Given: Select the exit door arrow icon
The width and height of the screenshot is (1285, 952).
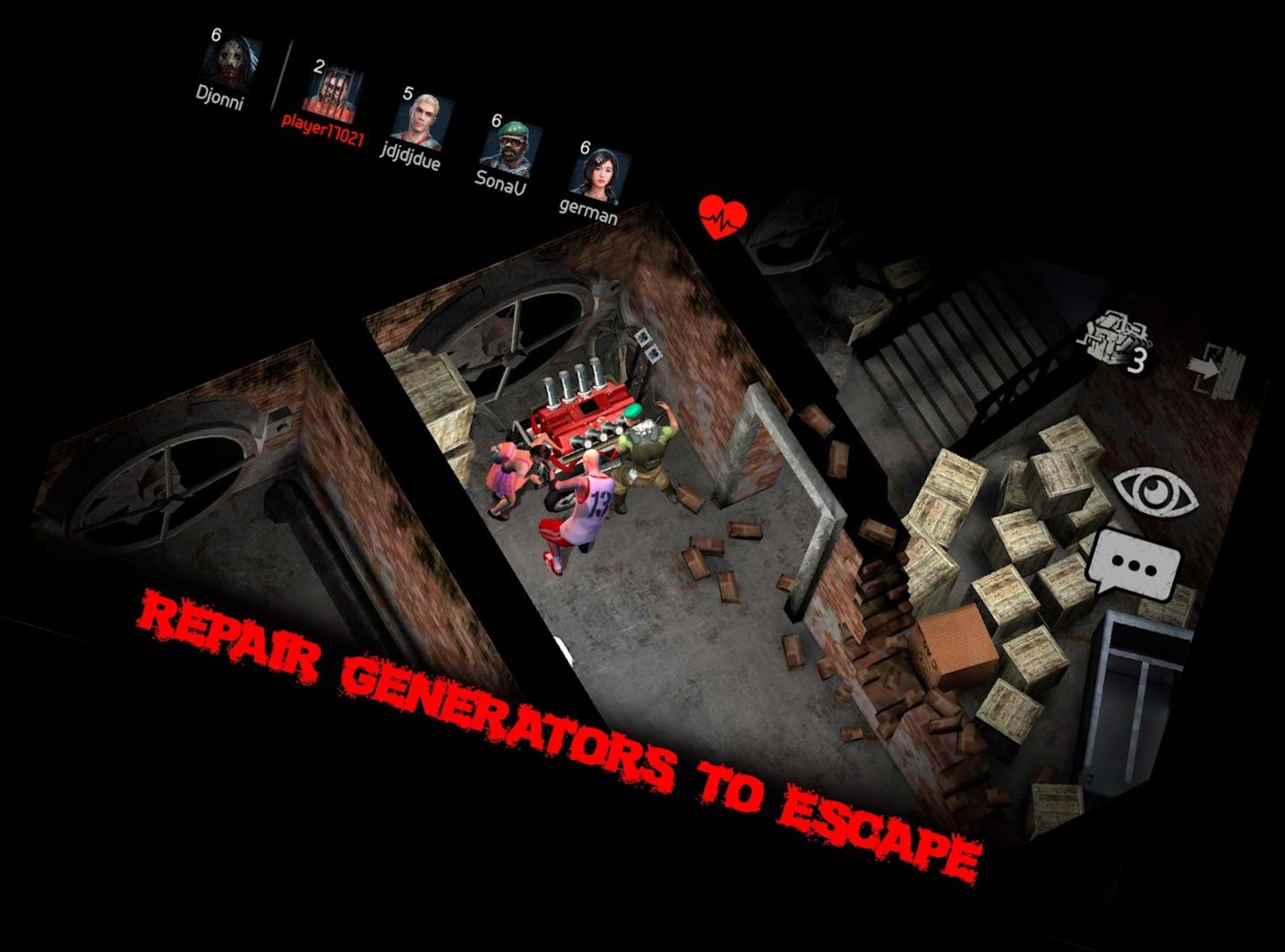Looking at the screenshot, I should pyautogui.click(x=1215, y=367).
